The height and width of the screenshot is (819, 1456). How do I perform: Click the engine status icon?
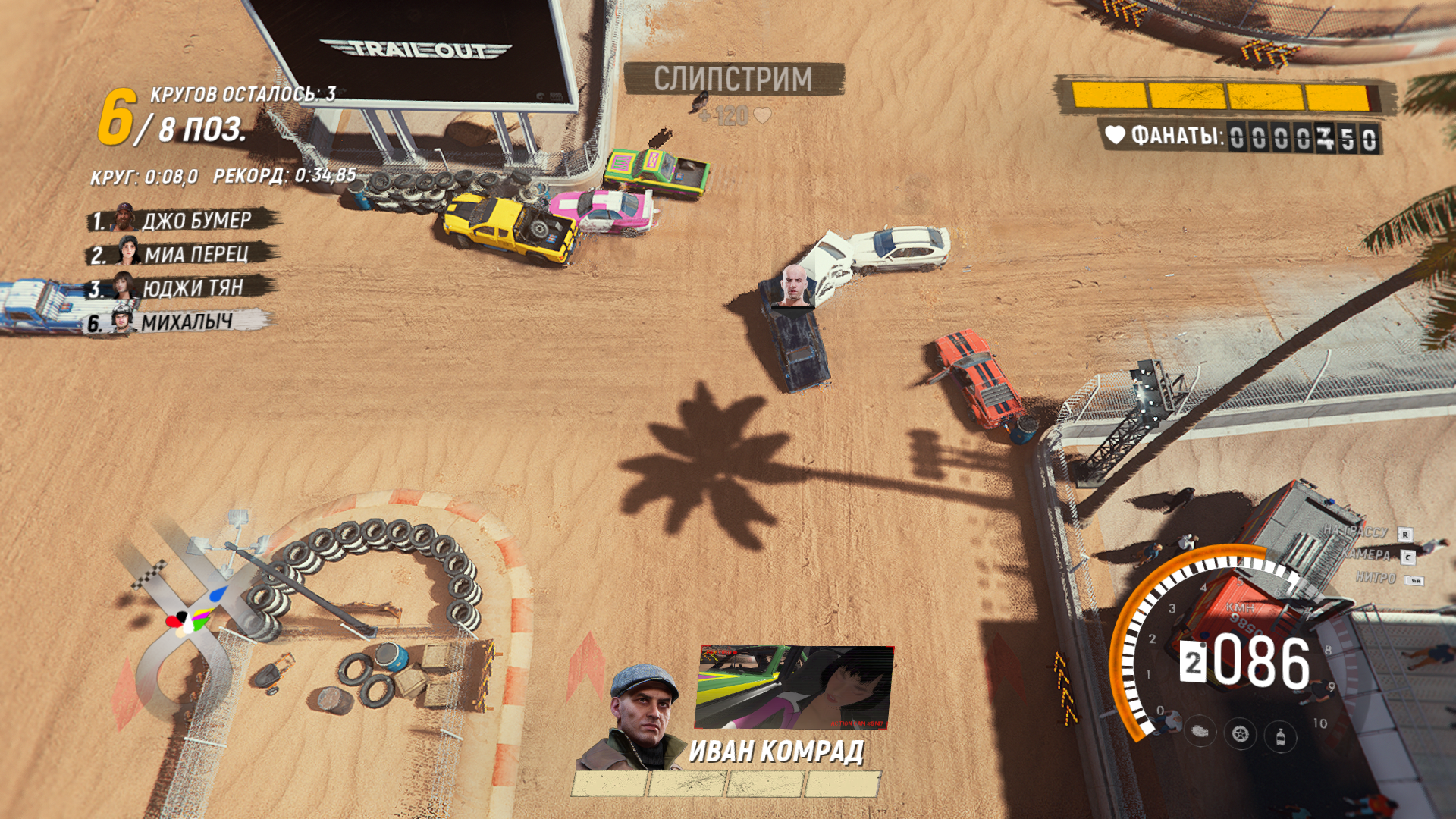point(1200,732)
